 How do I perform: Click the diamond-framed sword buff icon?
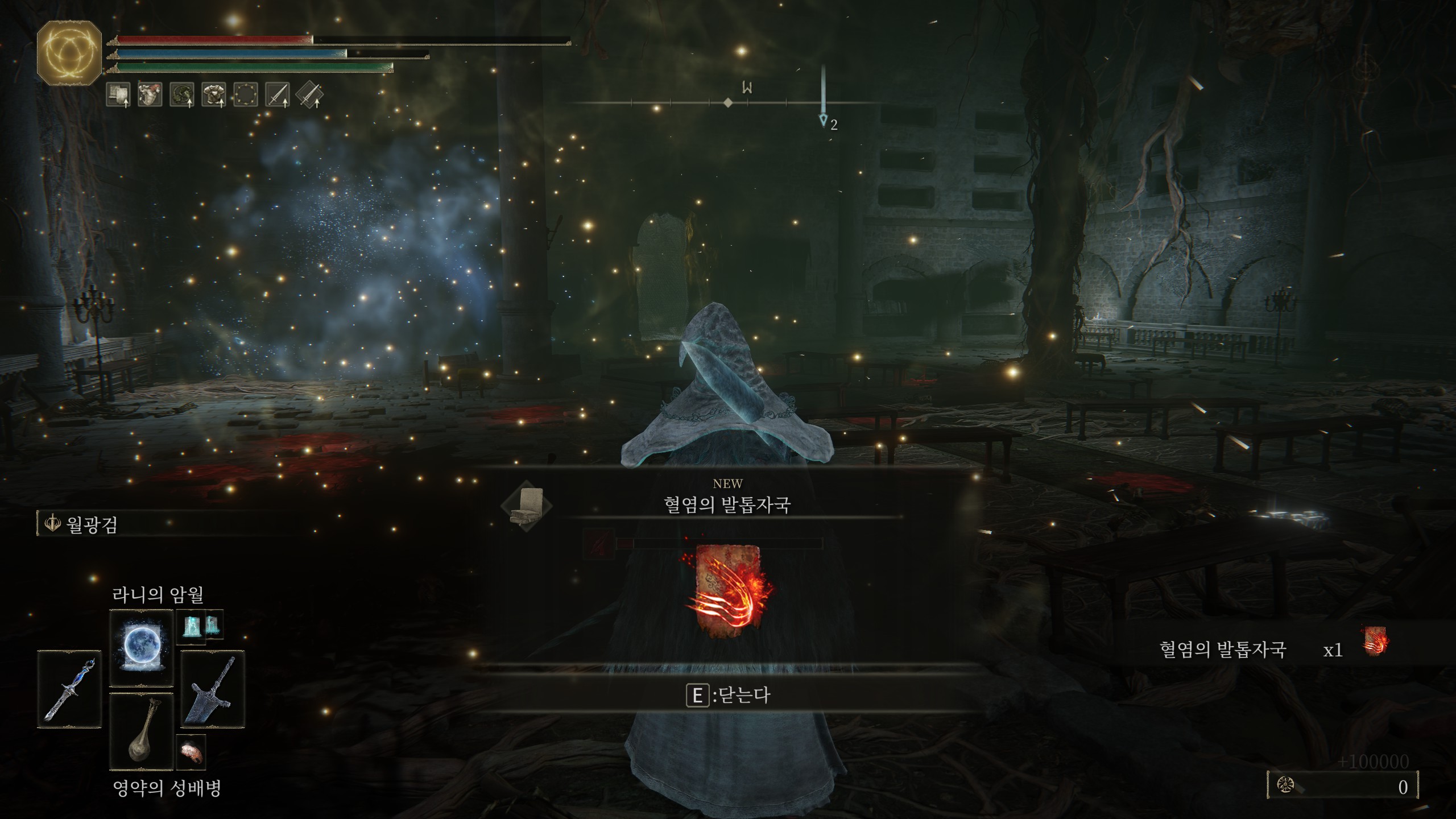click(309, 94)
